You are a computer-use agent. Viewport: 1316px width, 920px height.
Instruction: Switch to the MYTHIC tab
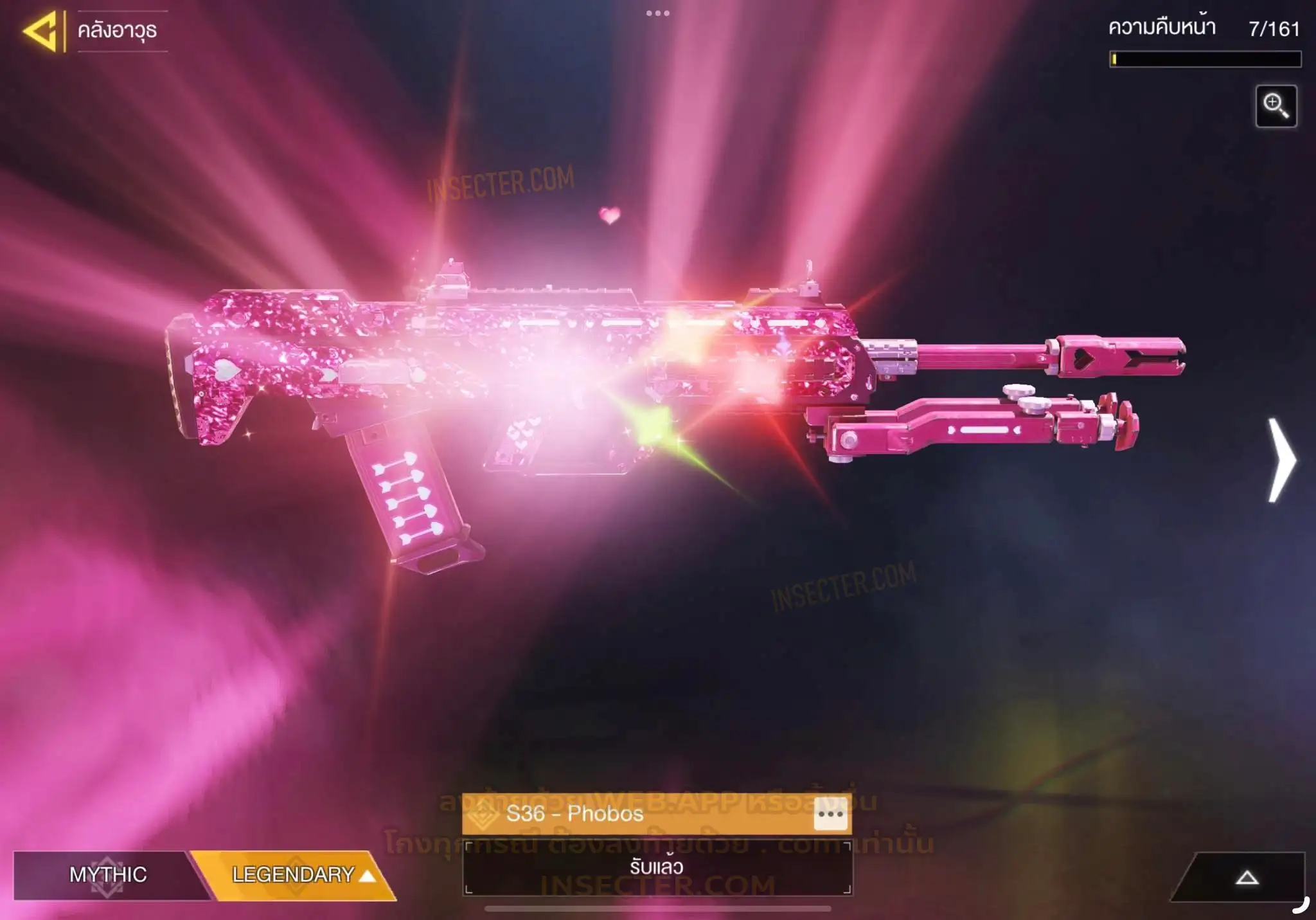tap(108, 874)
